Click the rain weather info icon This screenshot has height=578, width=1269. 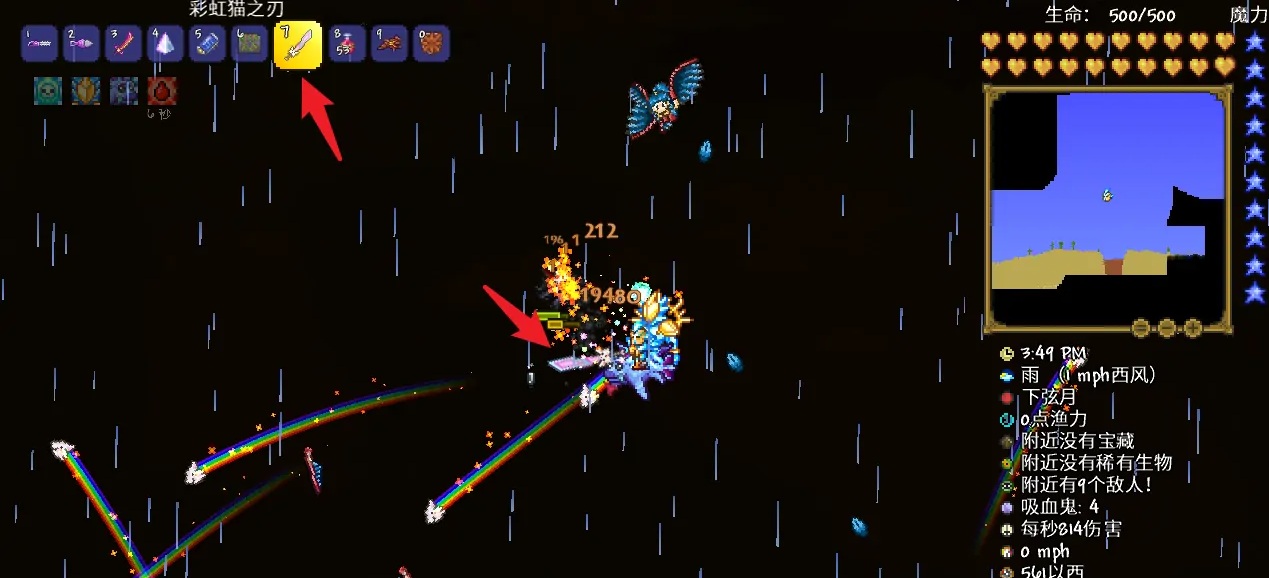pos(1007,376)
